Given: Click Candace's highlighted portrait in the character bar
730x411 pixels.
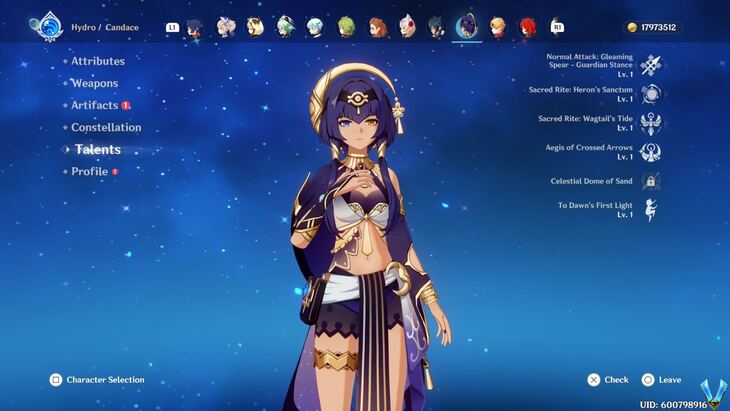Looking at the screenshot, I should click(466, 27).
